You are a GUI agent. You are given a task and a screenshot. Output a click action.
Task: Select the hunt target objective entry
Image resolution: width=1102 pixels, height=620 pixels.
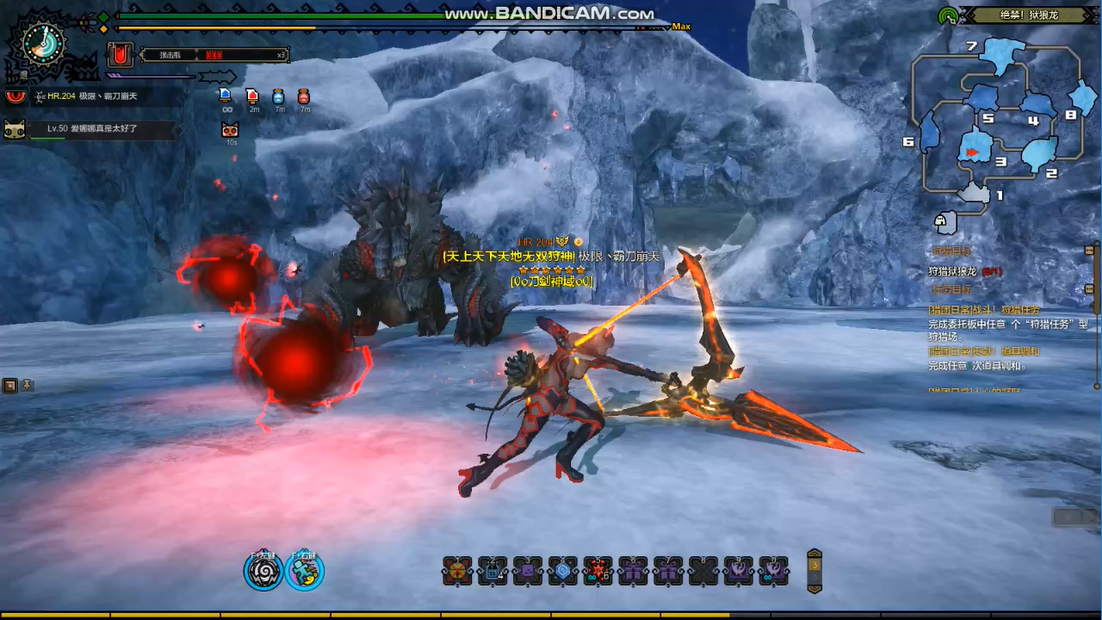965,271
